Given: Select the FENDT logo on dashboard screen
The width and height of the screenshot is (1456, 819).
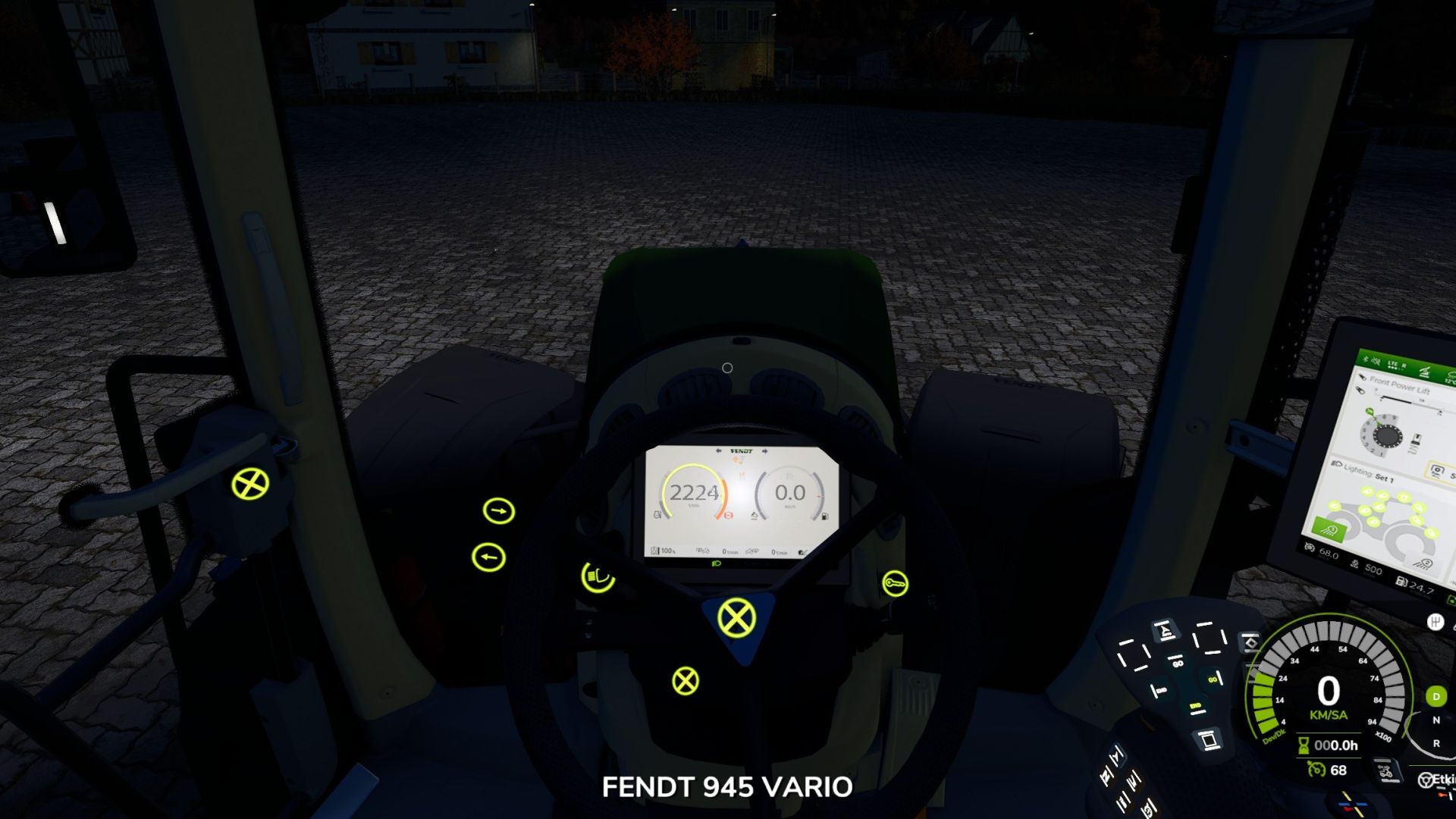Looking at the screenshot, I should (x=742, y=450).
